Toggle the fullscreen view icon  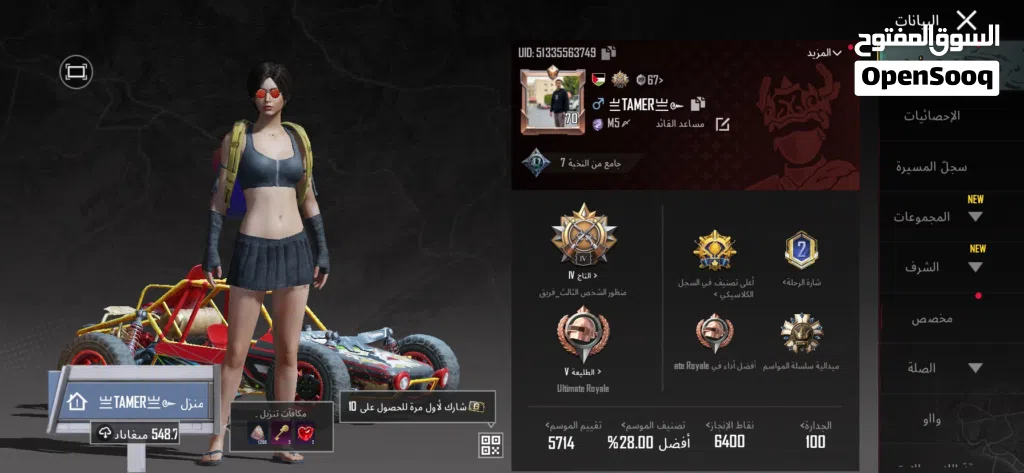click(76, 70)
